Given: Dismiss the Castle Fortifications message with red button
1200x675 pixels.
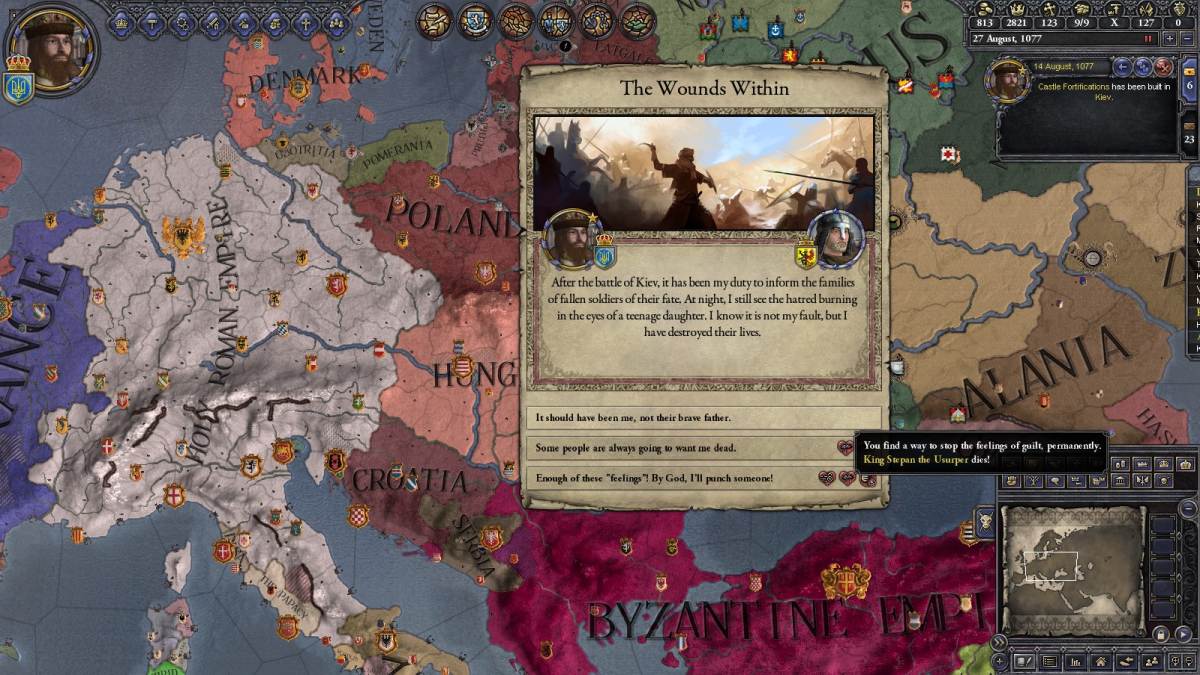Looking at the screenshot, I should [1163, 67].
